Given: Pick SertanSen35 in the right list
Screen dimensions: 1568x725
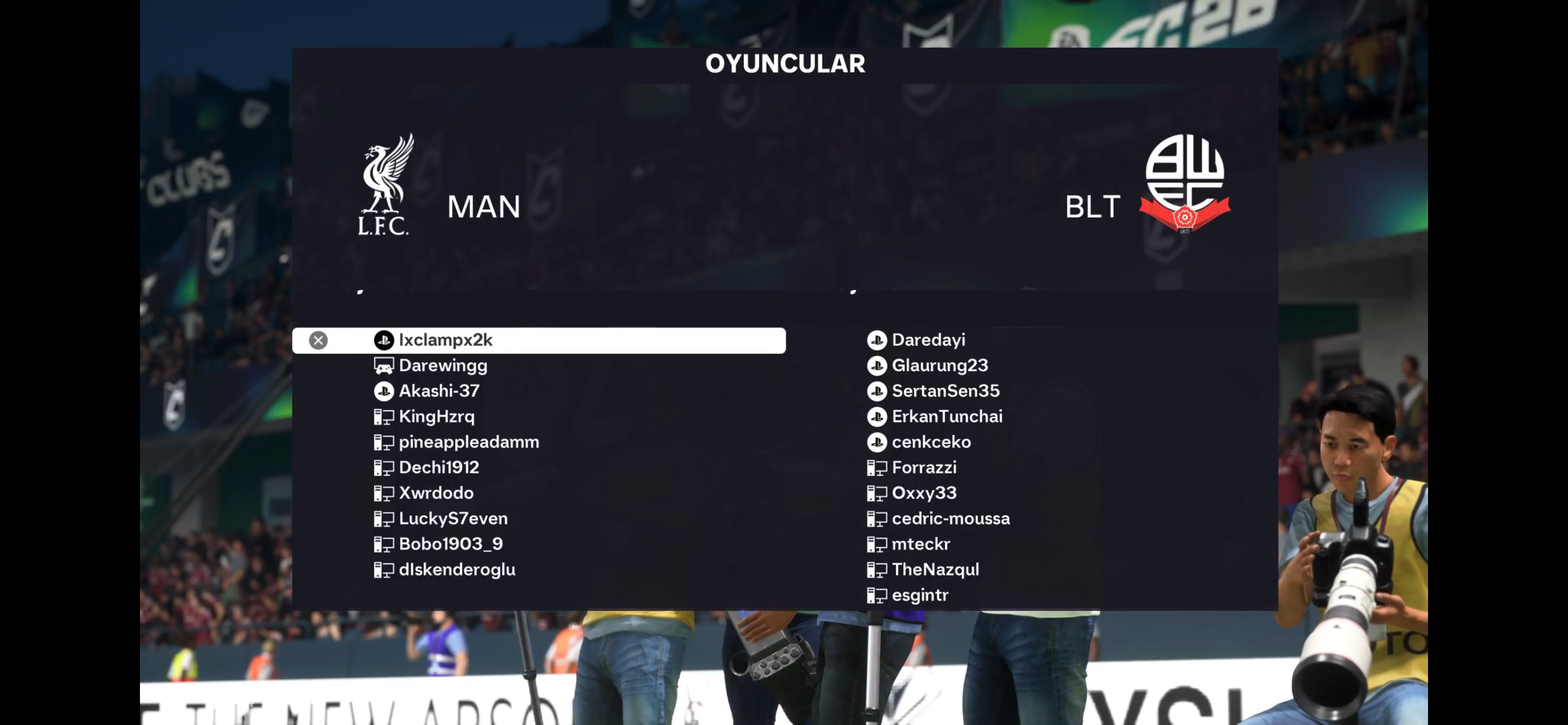Looking at the screenshot, I should pos(945,391).
